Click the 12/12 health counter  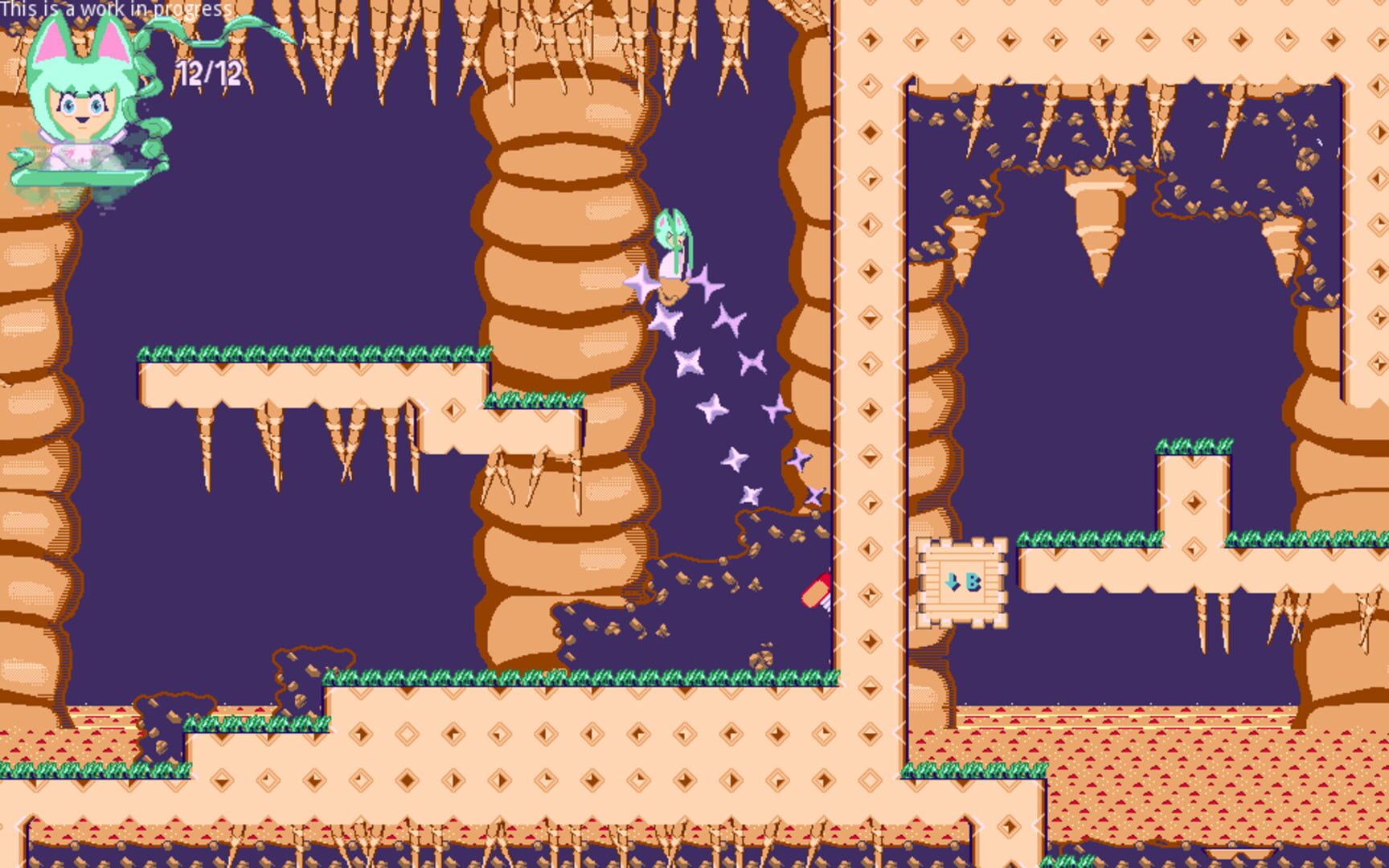coord(211,73)
